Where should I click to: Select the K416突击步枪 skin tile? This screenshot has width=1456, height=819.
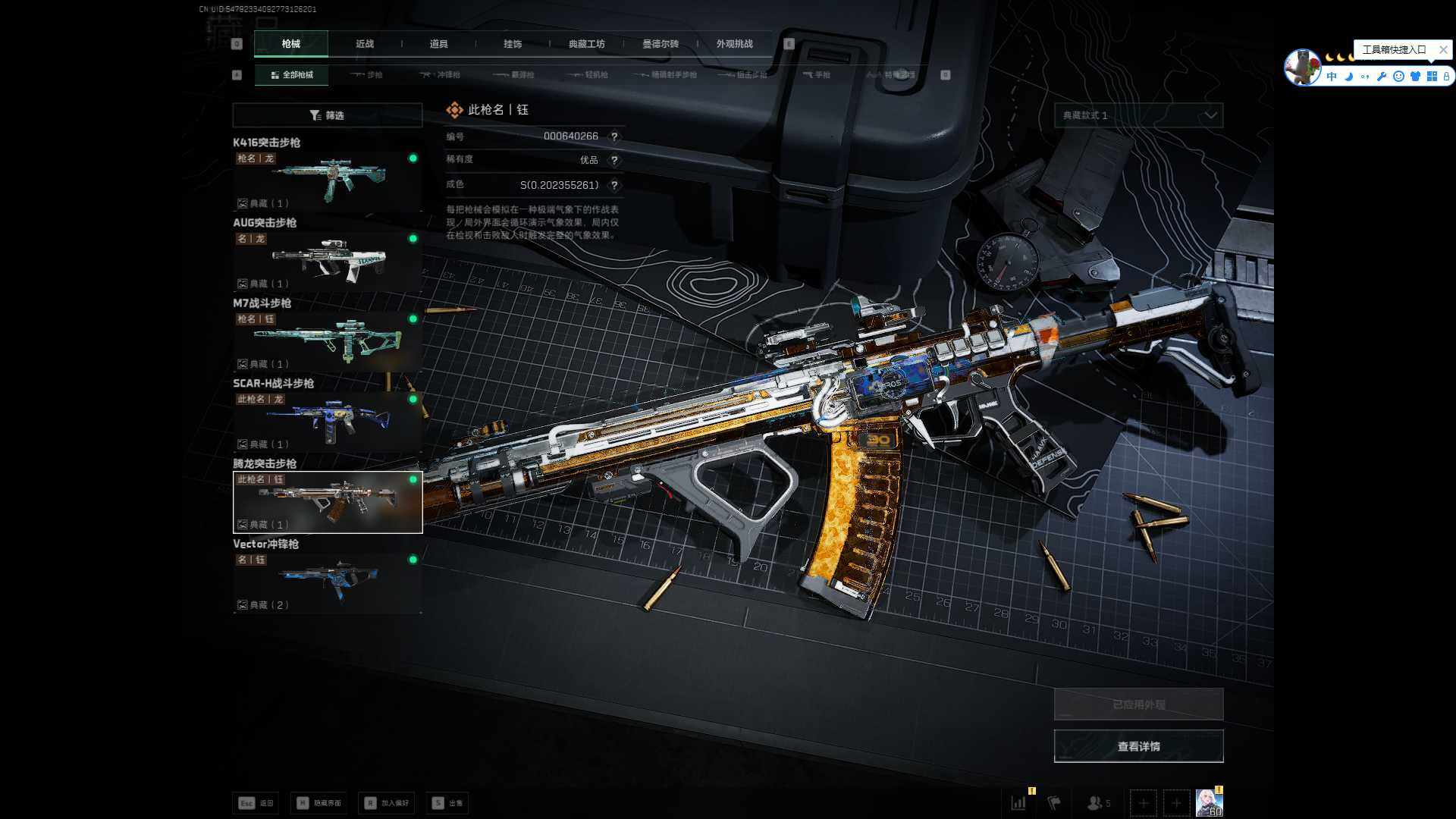pyautogui.click(x=327, y=181)
